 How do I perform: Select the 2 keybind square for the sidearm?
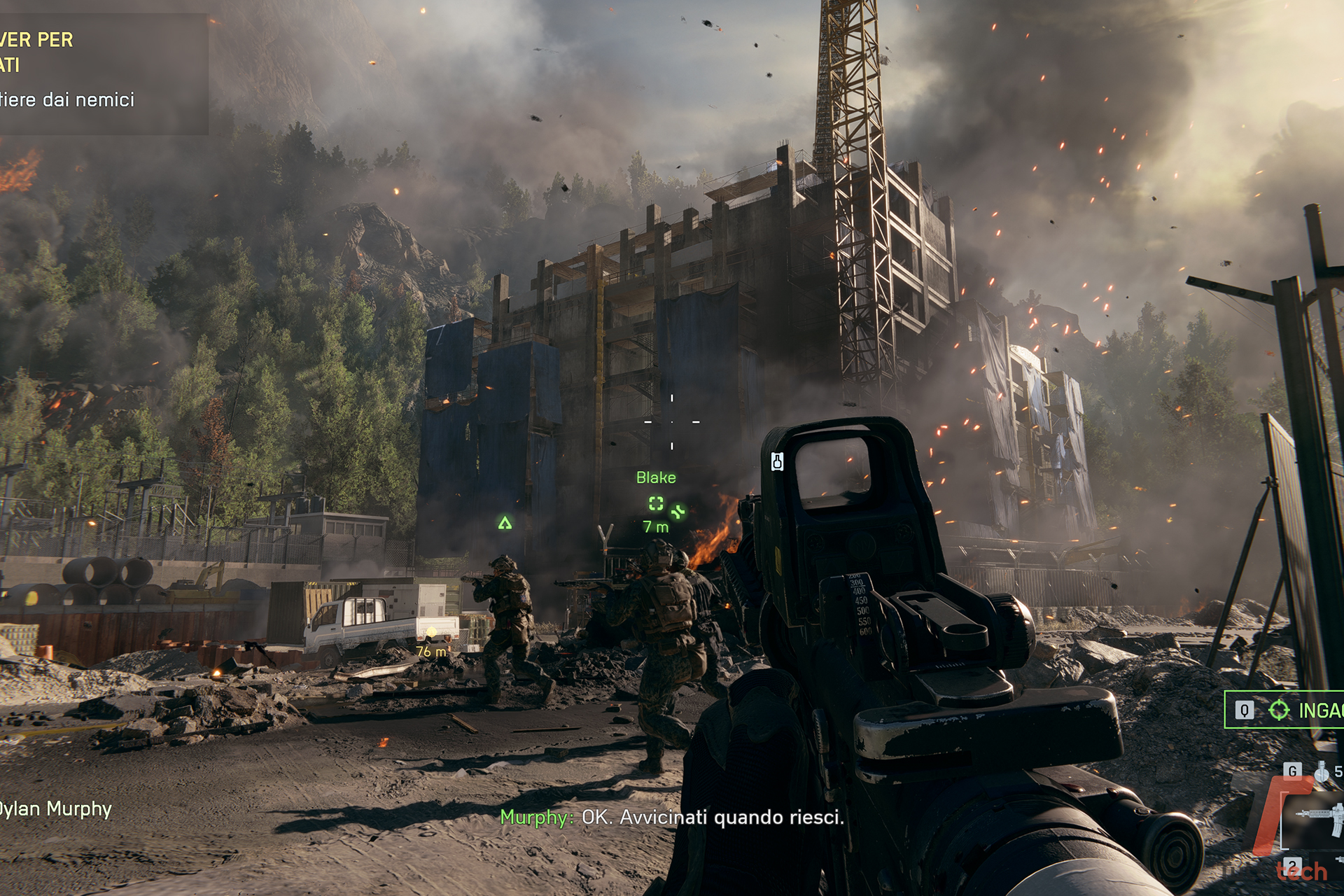click(x=1293, y=866)
